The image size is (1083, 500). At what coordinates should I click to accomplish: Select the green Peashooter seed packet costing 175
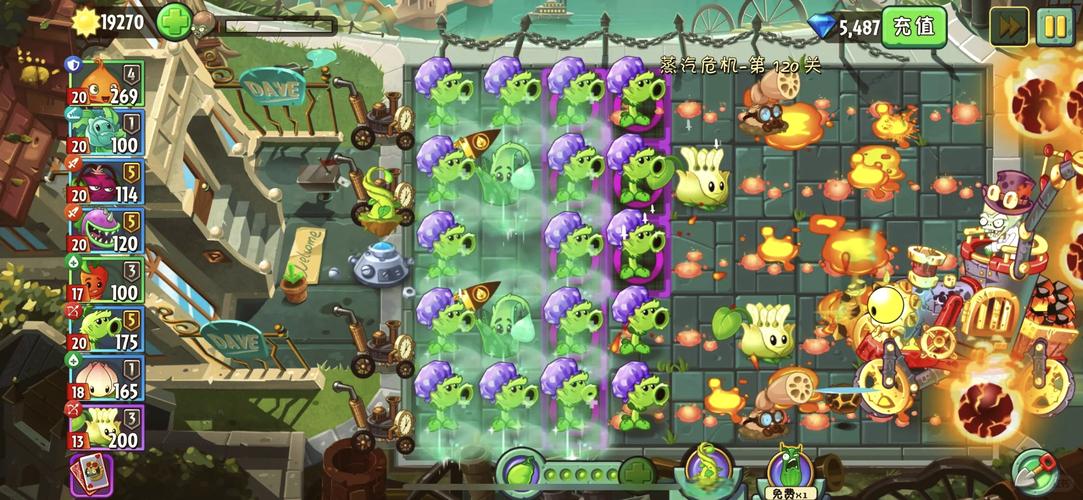tap(105, 328)
